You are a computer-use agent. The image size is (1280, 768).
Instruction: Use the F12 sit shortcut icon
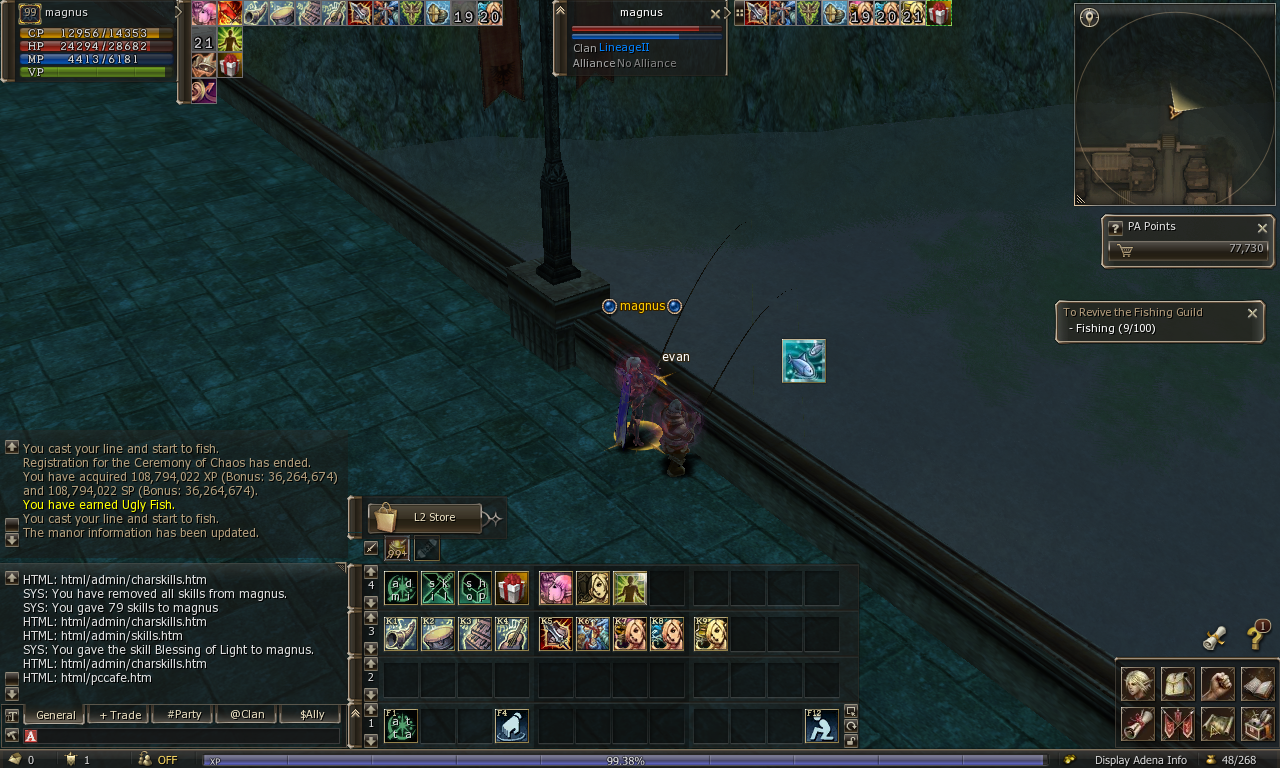click(822, 725)
